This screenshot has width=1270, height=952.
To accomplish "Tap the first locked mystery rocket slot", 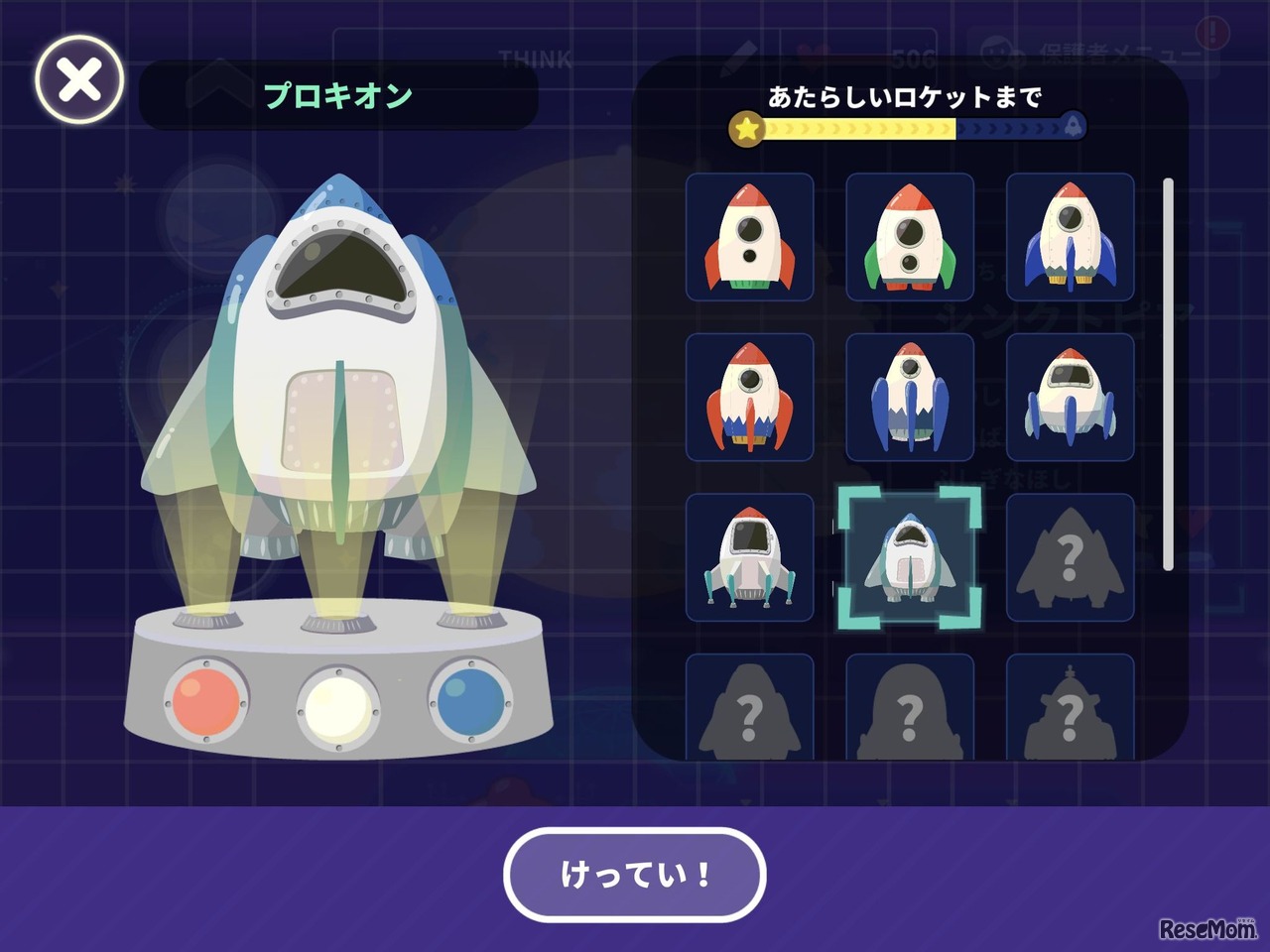I will tap(1069, 555).
